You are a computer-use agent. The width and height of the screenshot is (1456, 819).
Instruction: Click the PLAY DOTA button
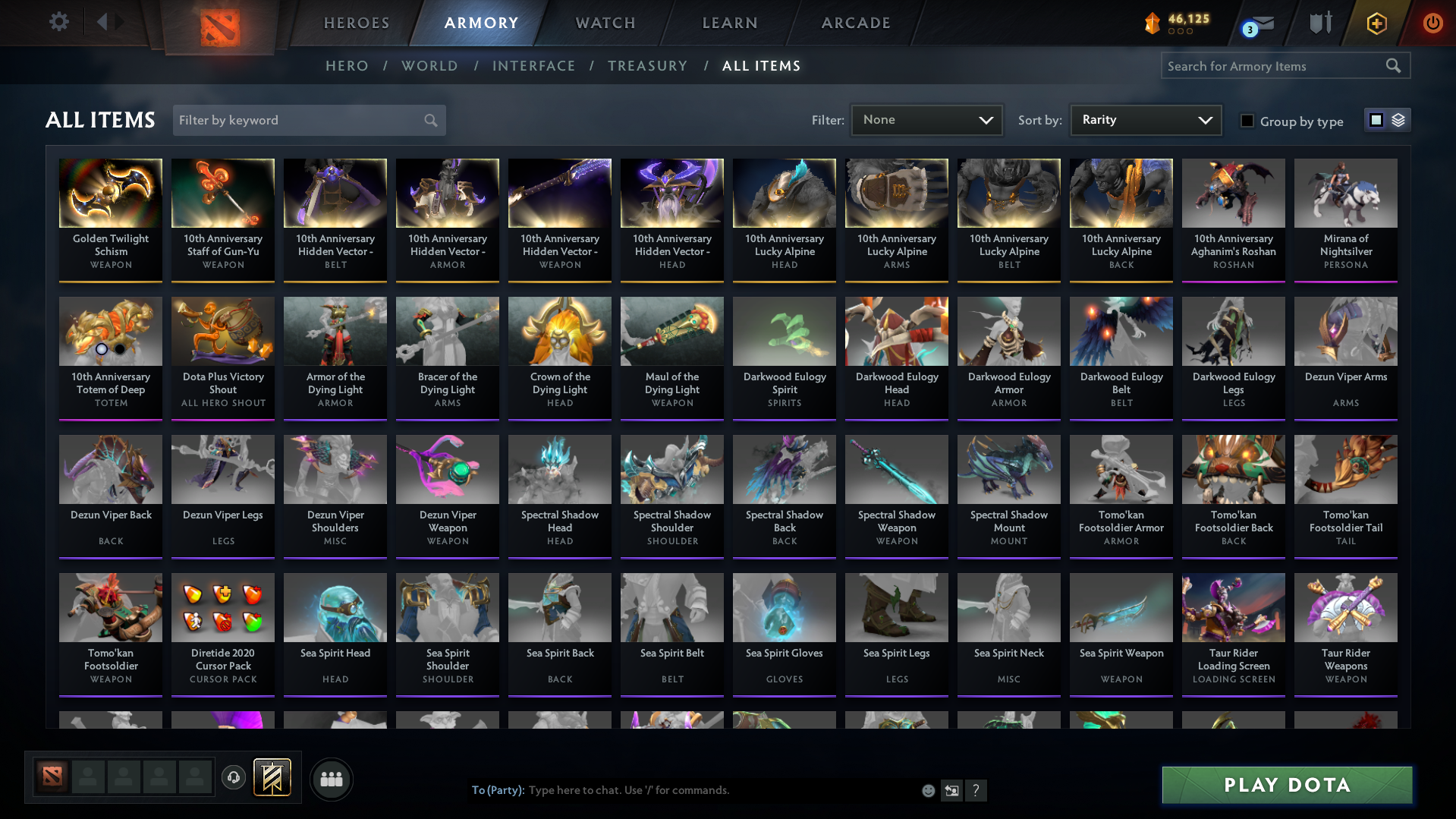click(x=1285, y=785)
